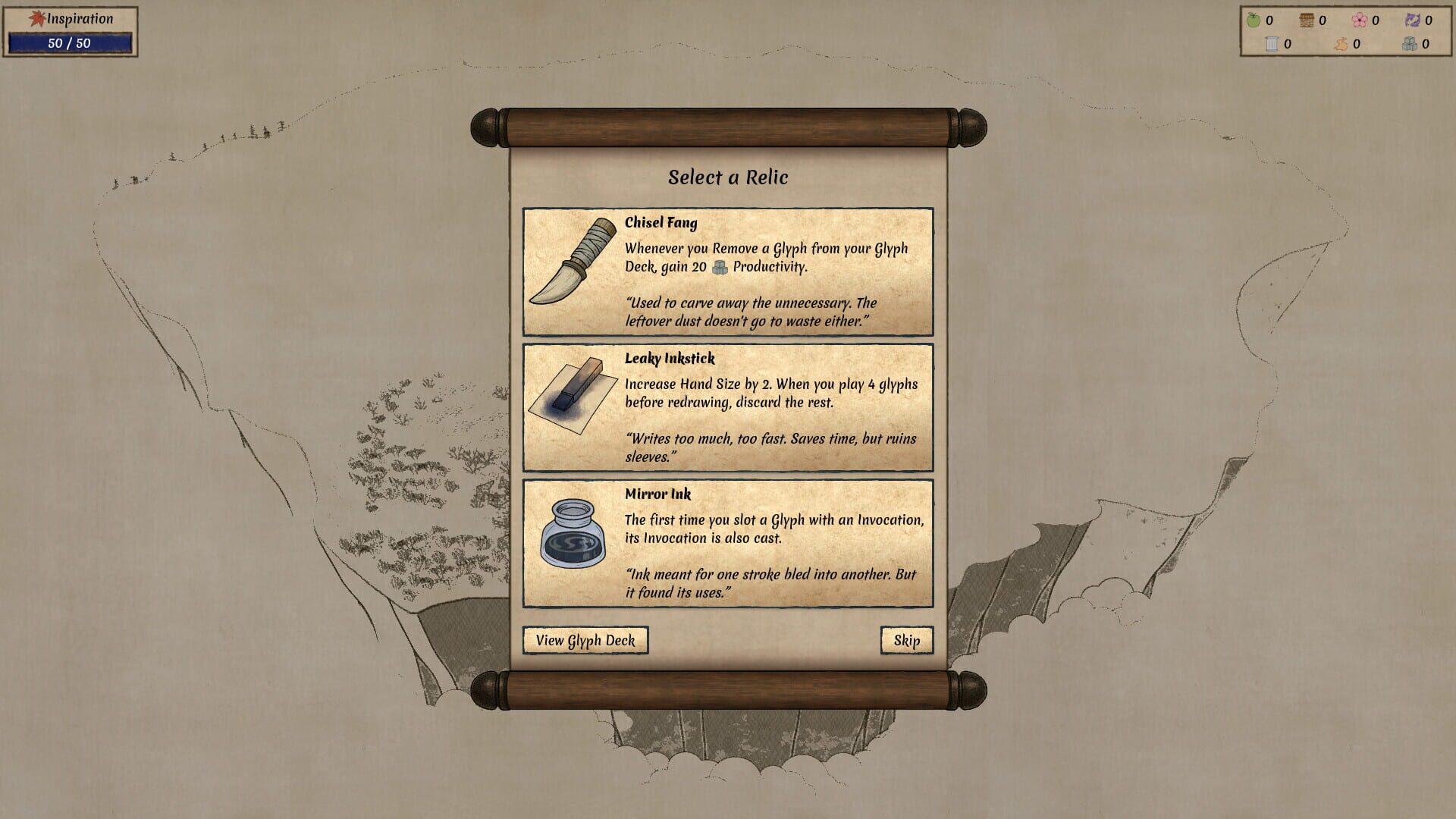Select the Leaky Inkstick relic

tap(728, 408)
